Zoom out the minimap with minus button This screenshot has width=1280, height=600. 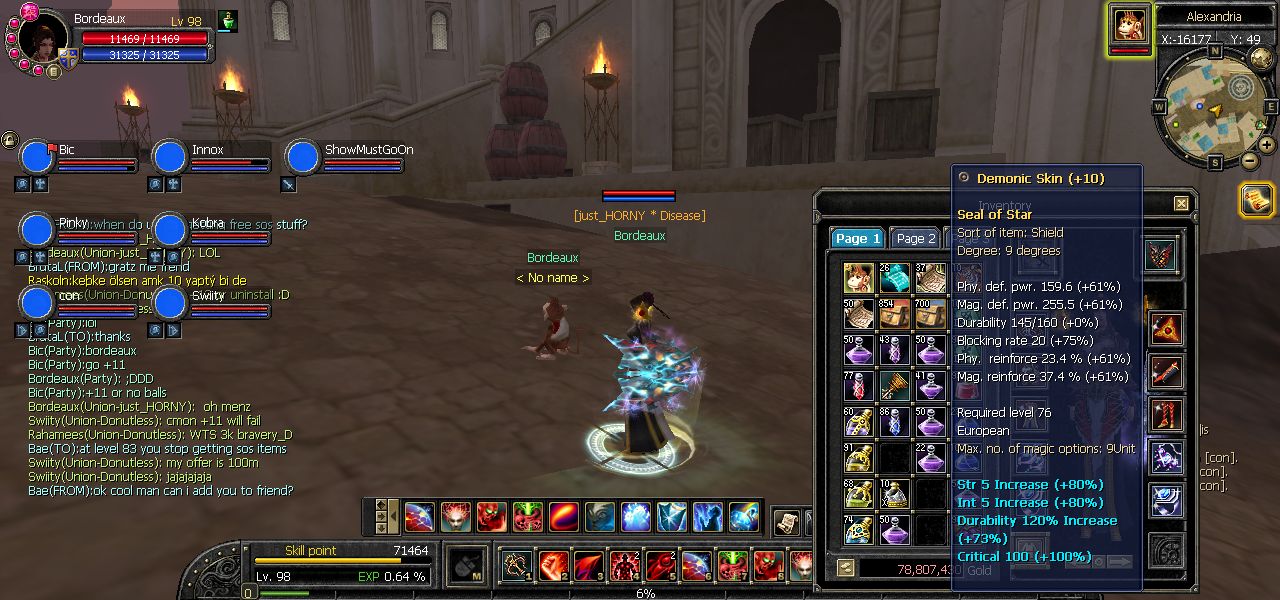coord(1250,160)
